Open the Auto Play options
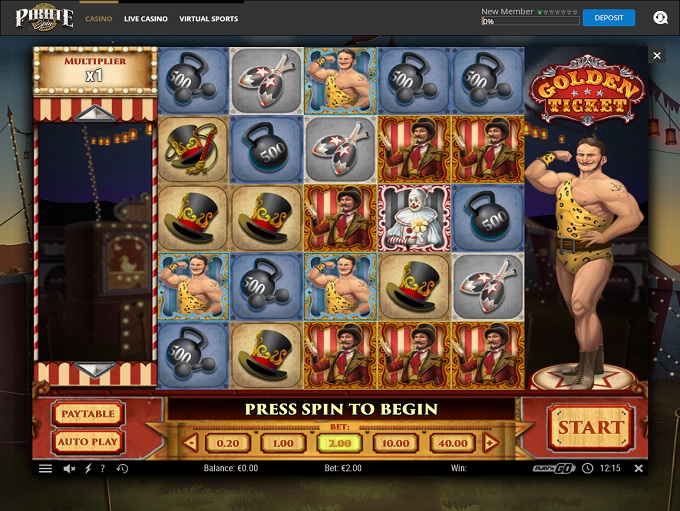 click(x=87, y=441)
